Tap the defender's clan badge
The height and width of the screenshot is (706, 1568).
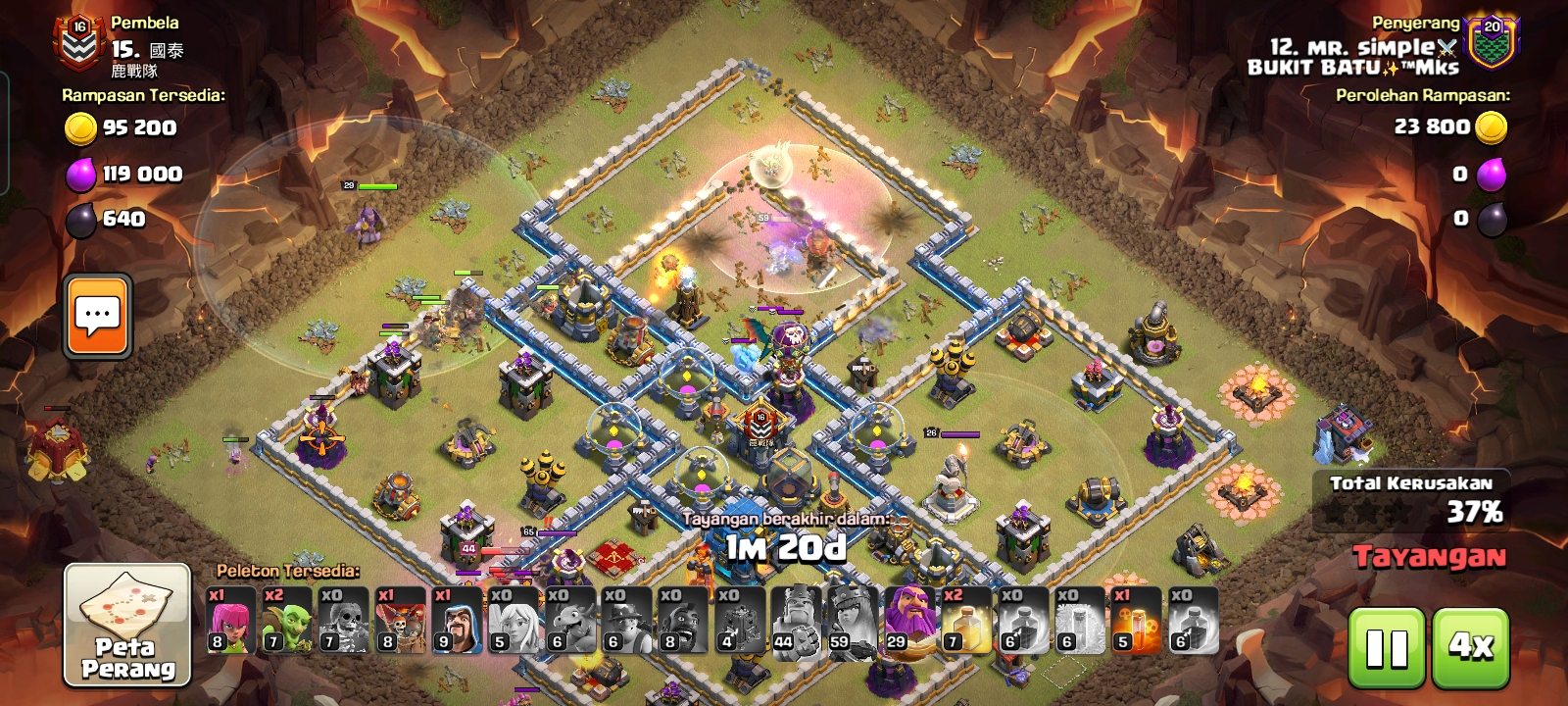coord(78,42)
